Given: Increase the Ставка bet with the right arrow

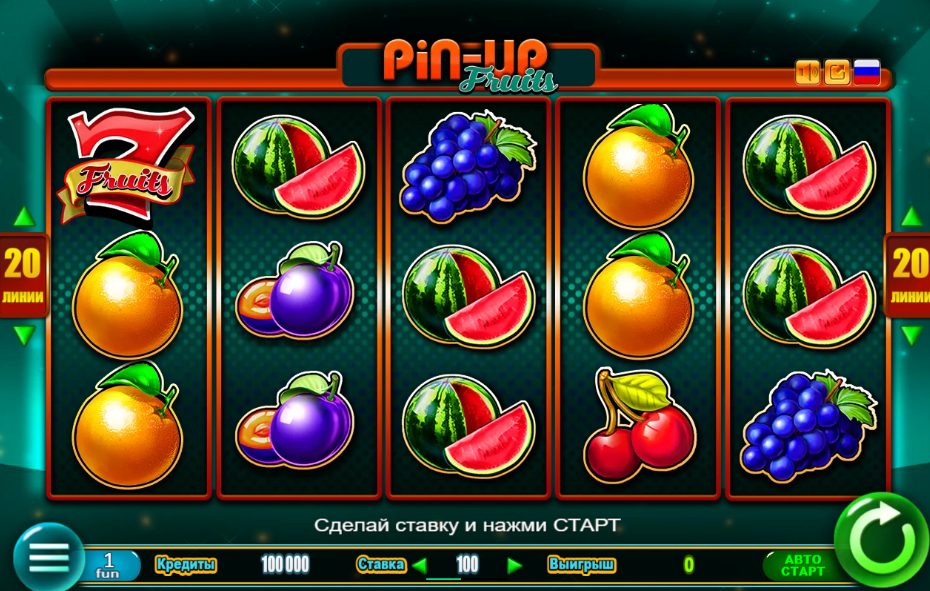Looking at the screenshot, I should (515, 565).
